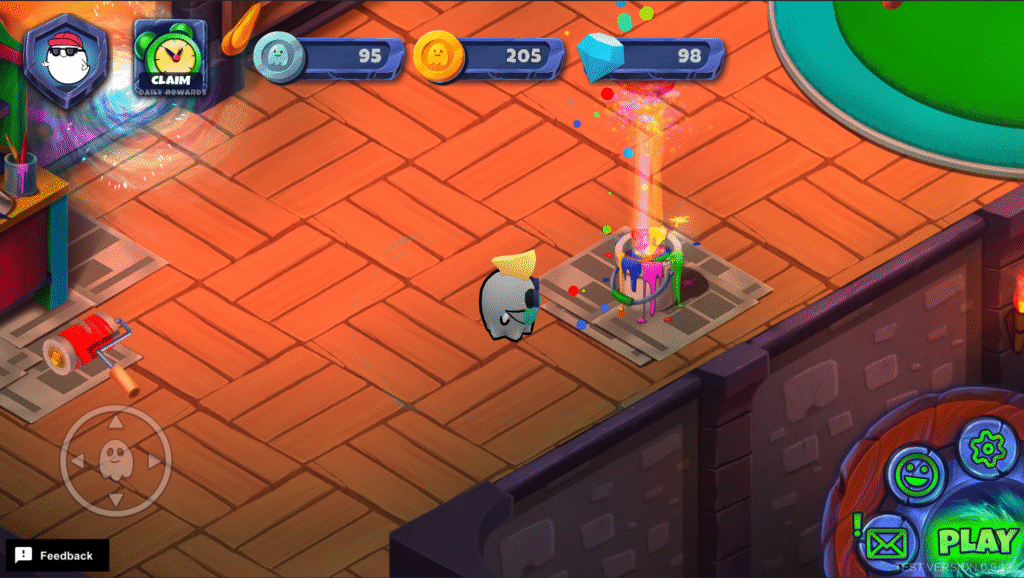Screen dimensions: 1024x578
Task: Start a match with the PLAY button
Action: tap(977, 541)
